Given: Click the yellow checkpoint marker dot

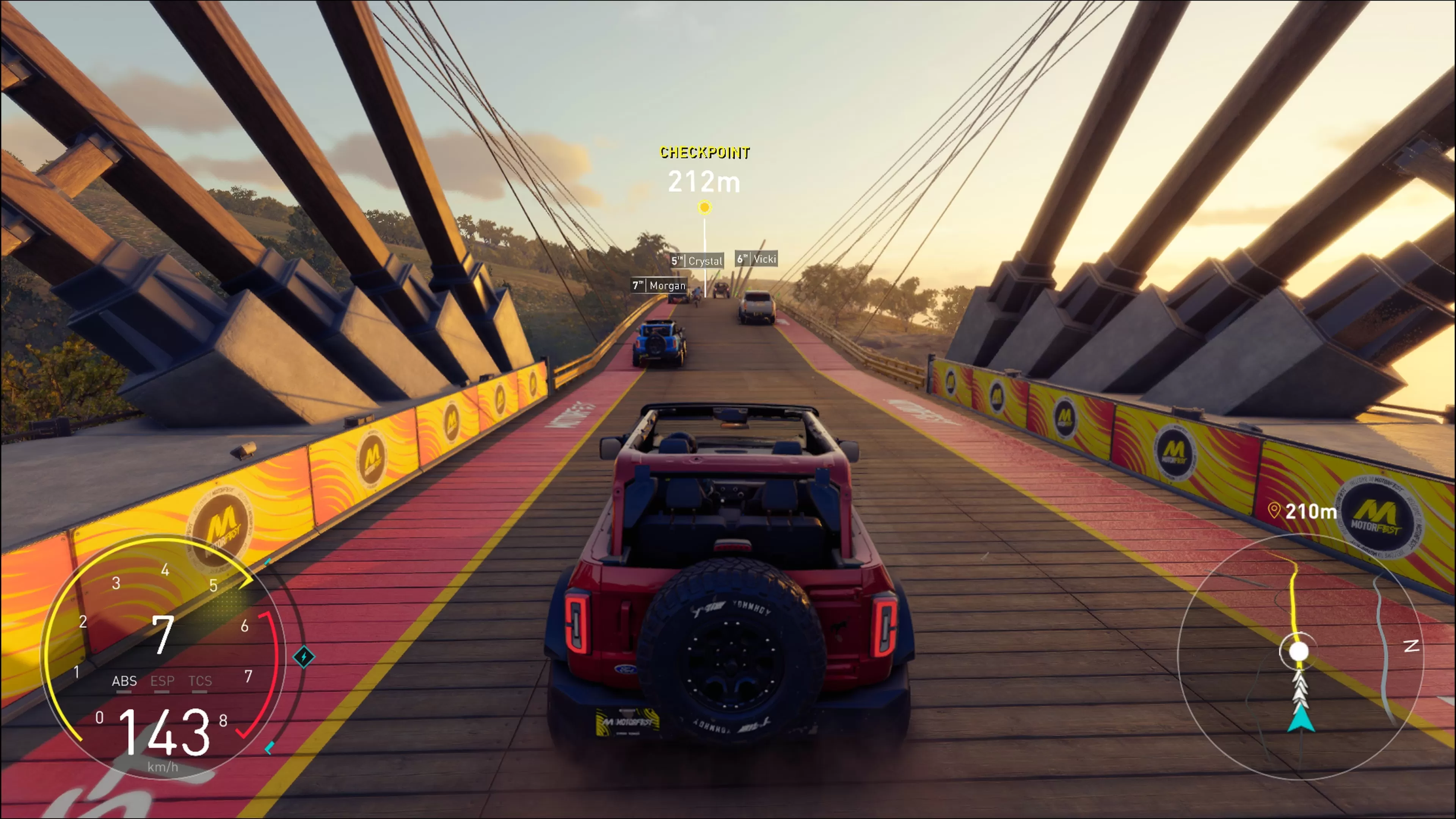Looking at the screenshot, I should (x=704, y=207).
